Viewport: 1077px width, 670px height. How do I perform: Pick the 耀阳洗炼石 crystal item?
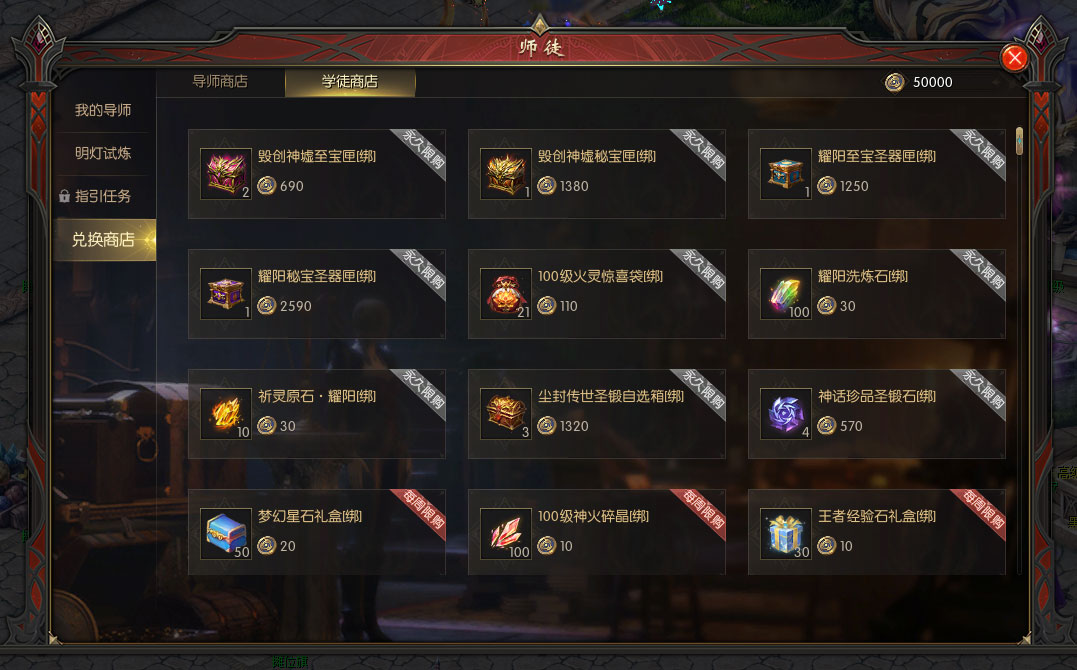click(x=786, y=294)
